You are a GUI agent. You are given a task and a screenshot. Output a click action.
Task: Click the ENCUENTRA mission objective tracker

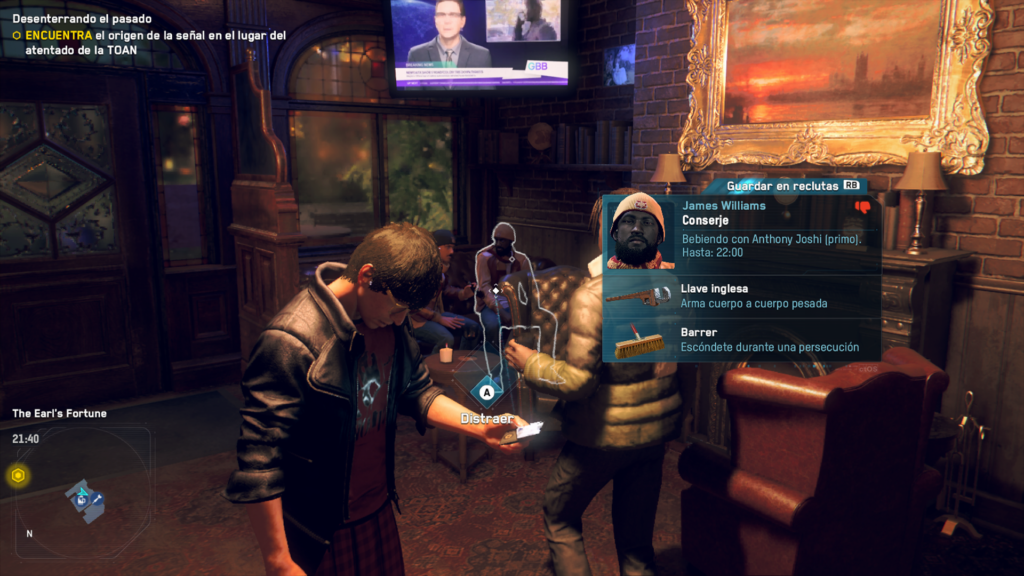click(150, 41)
